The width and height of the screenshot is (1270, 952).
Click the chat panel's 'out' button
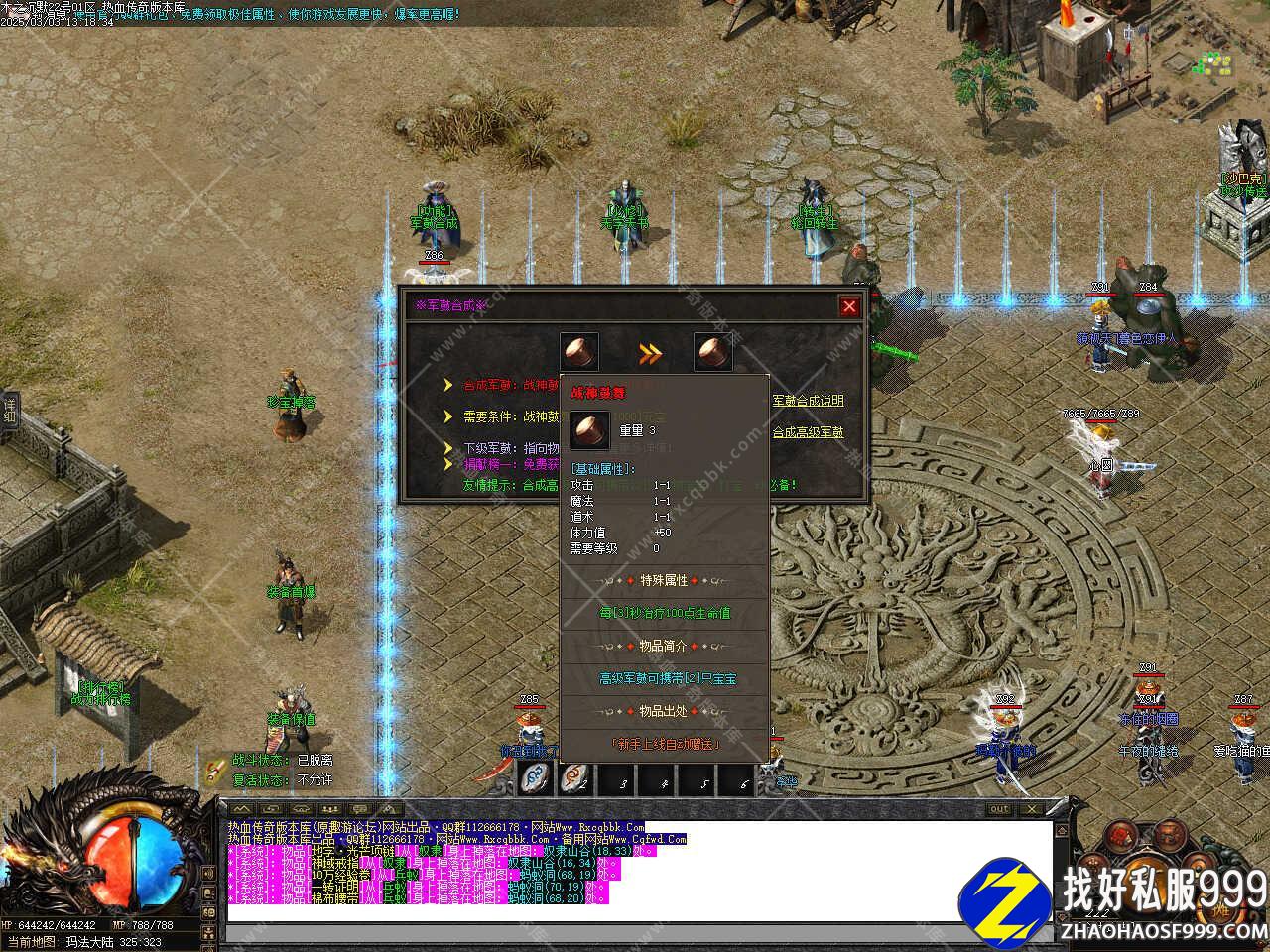coord(999,810)
